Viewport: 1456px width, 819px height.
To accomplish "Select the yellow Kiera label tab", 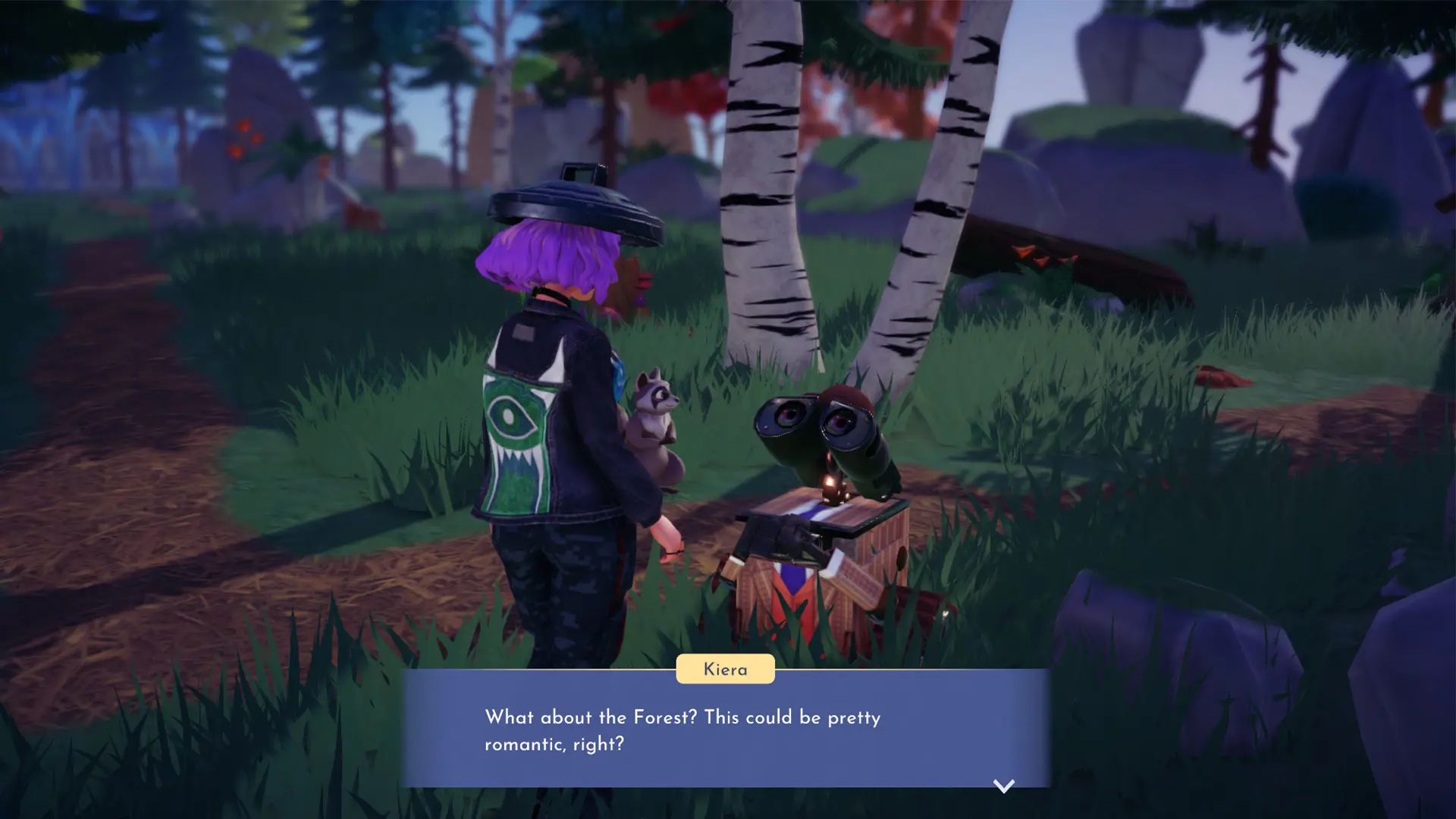I will pos(725,669).
